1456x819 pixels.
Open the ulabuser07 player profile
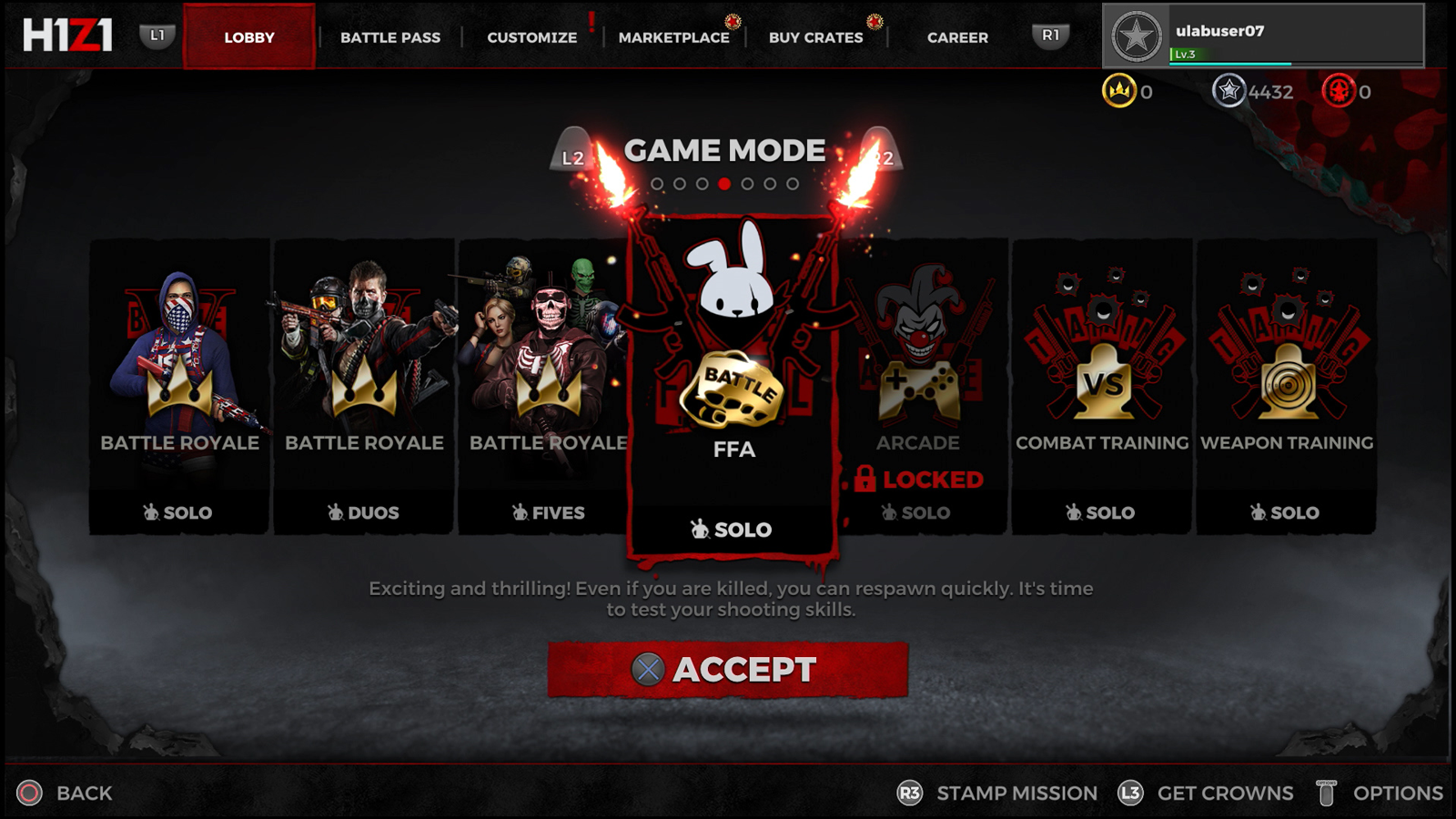(1263, 36)
